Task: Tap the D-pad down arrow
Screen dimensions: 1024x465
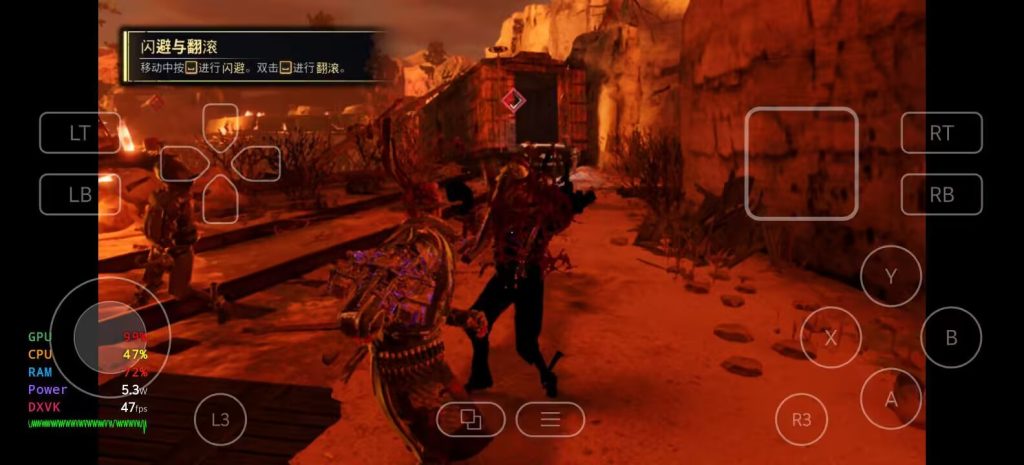Action: (220, 201)
